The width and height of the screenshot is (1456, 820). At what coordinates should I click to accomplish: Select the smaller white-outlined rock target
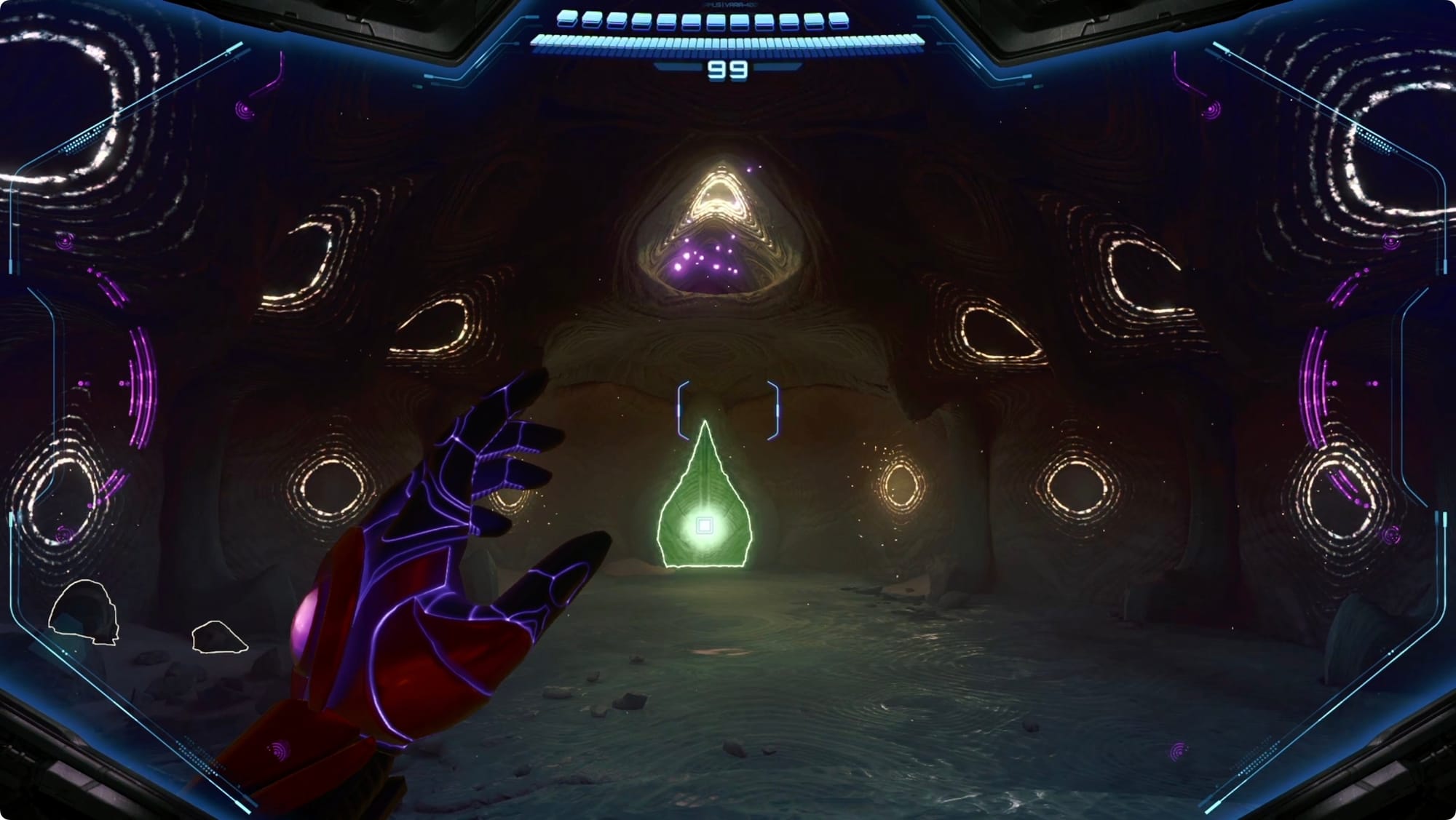(x=218, y=637)
